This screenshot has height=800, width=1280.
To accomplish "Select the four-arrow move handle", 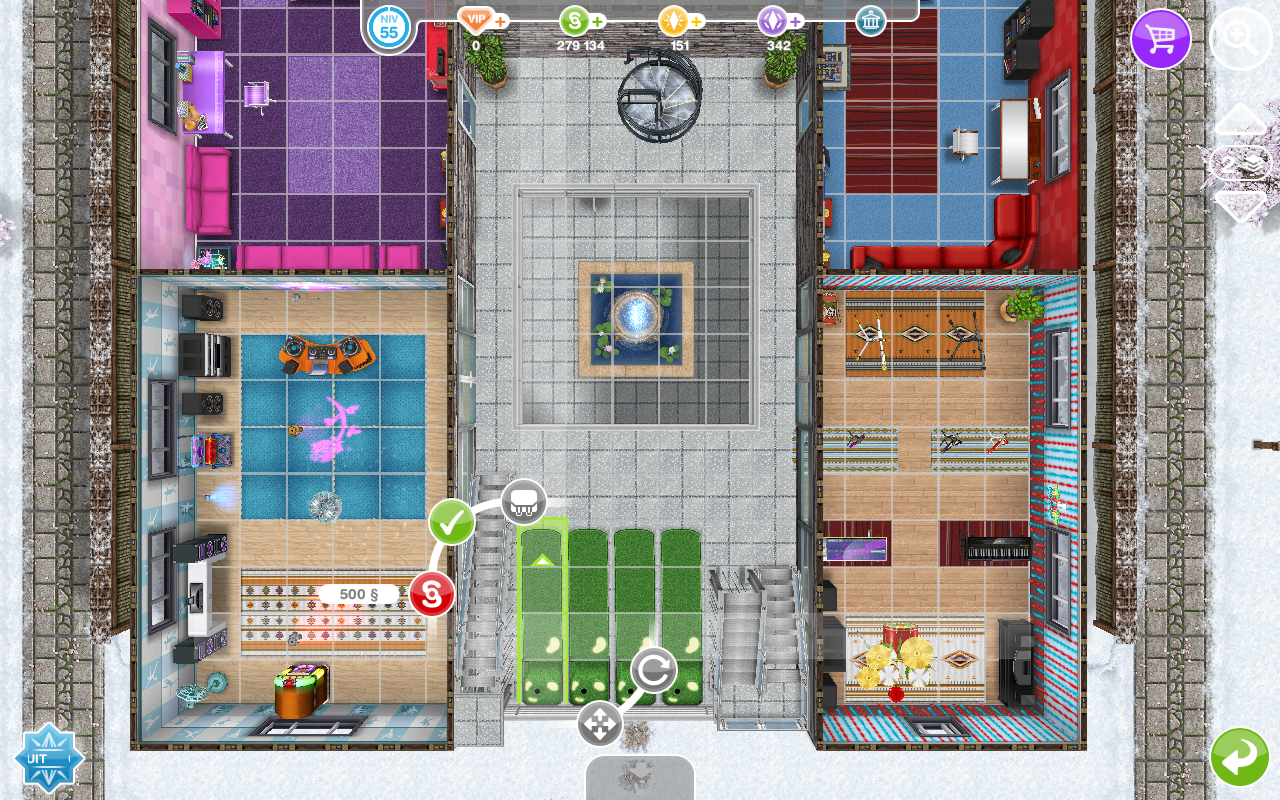I will point(600,723).
